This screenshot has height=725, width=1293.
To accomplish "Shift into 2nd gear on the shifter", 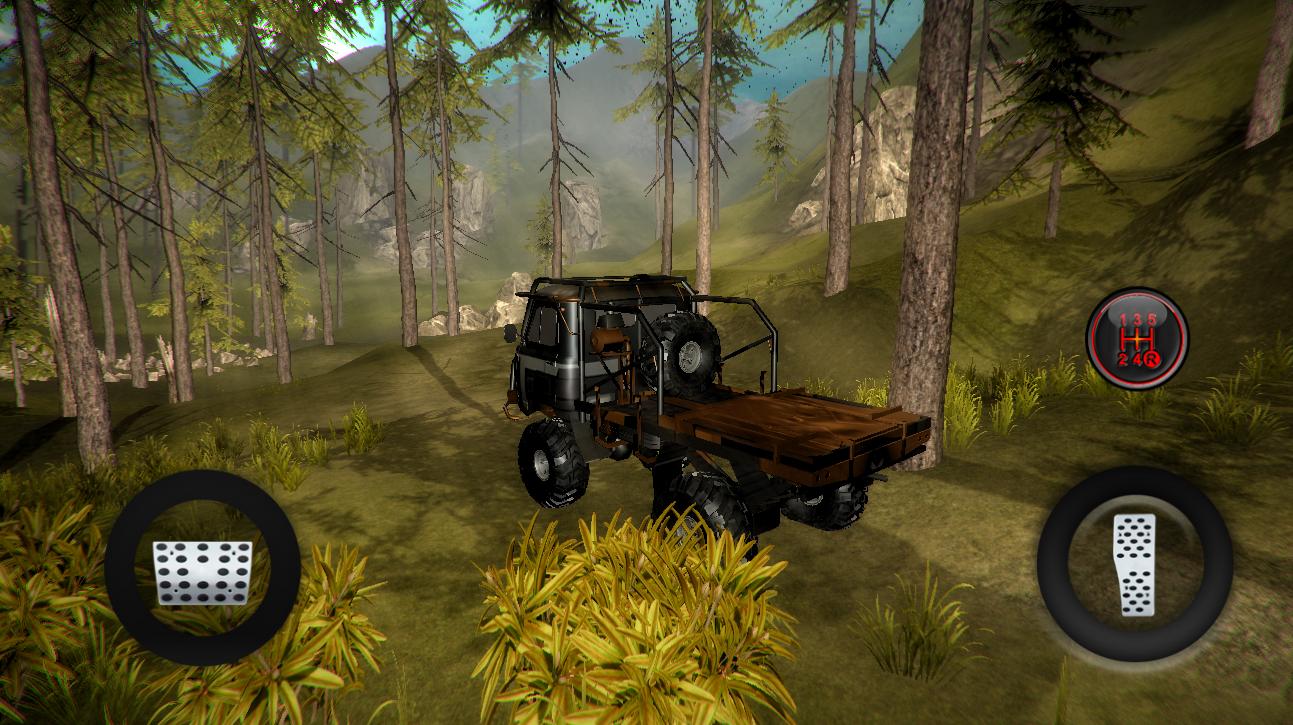I will [1122, 358].
